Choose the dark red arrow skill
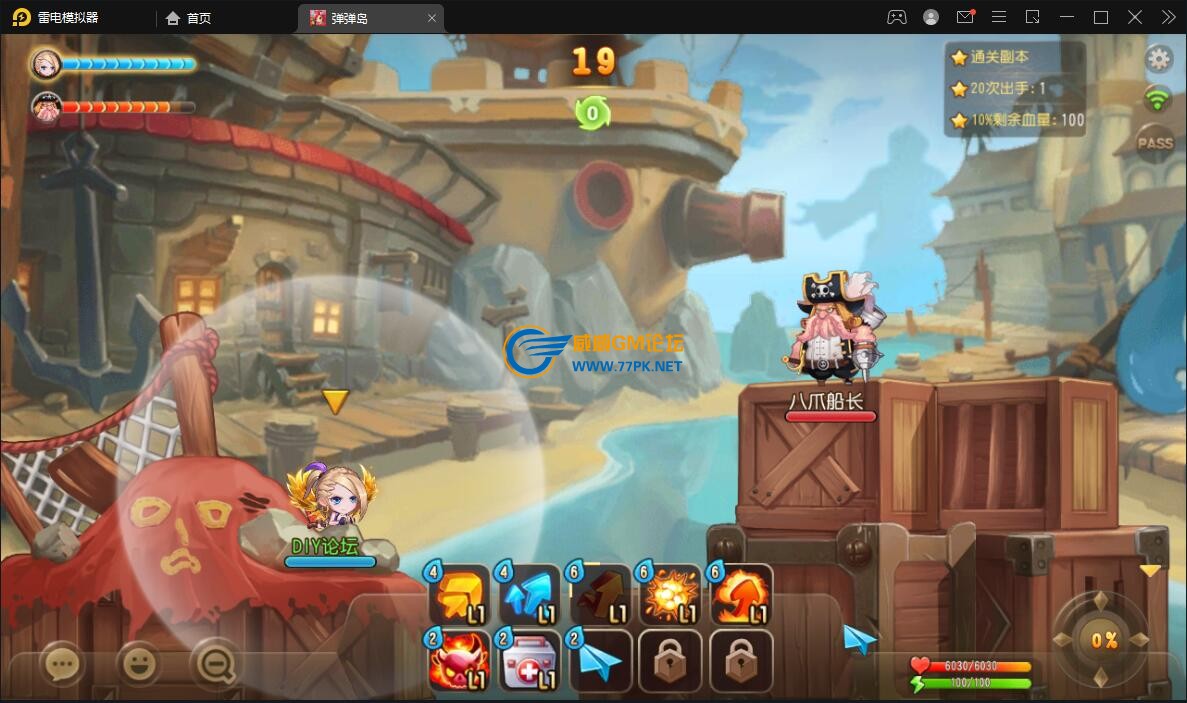The image size is (1187, 703). pos(601,596)
